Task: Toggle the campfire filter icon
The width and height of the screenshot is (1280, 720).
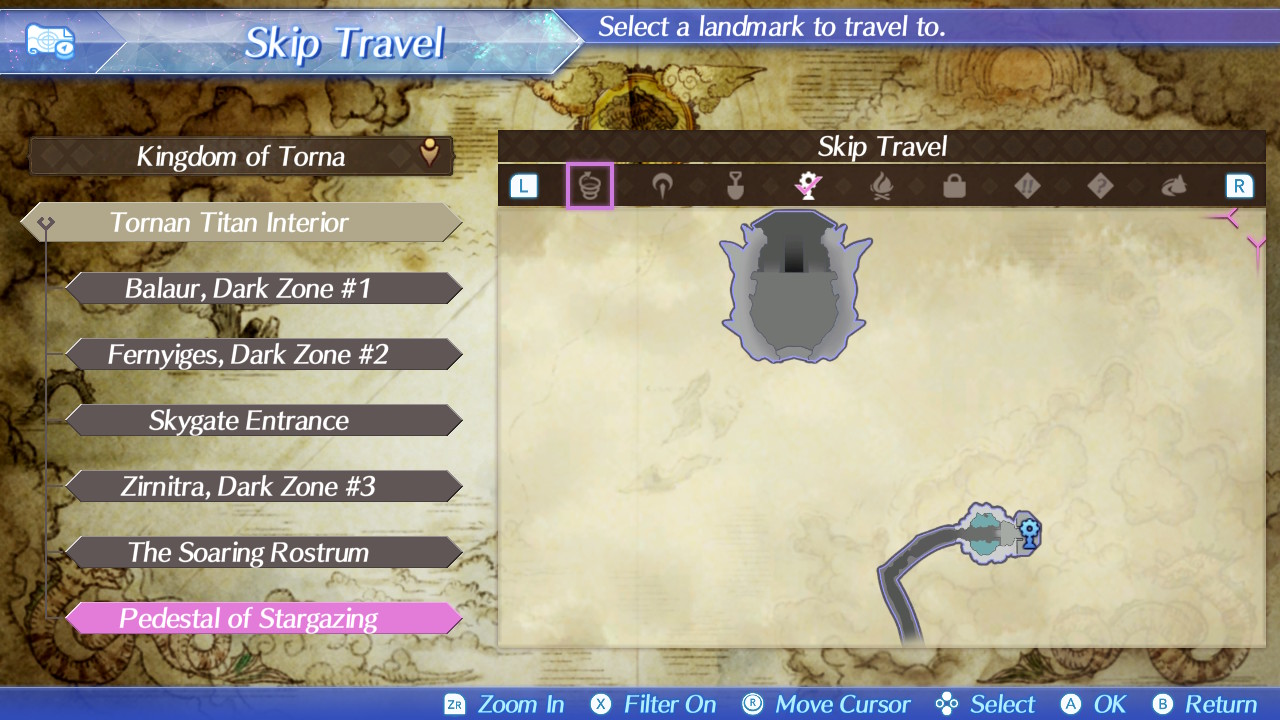Action: coord(881,186)
